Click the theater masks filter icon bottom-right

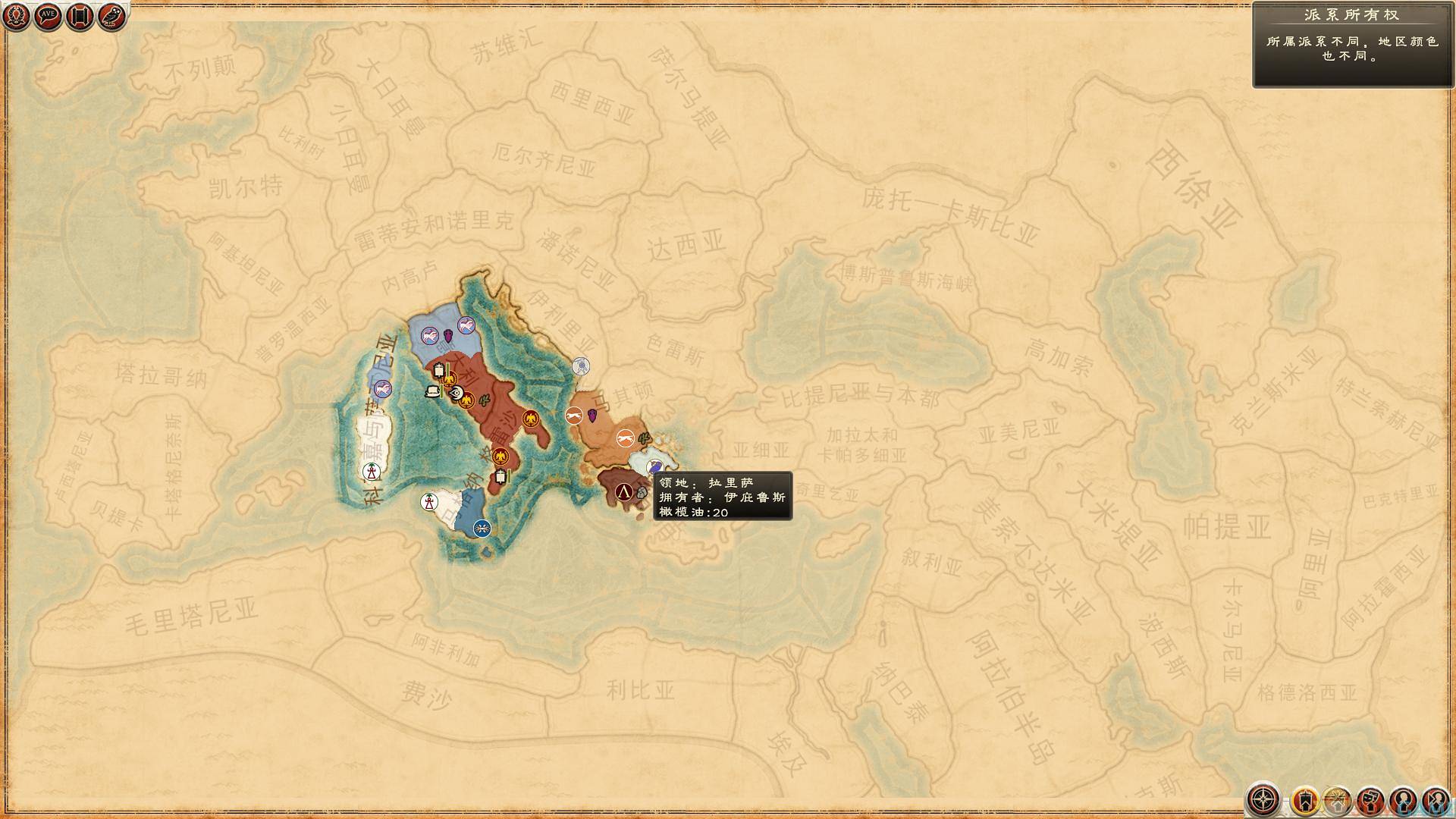pos(1370,799)
